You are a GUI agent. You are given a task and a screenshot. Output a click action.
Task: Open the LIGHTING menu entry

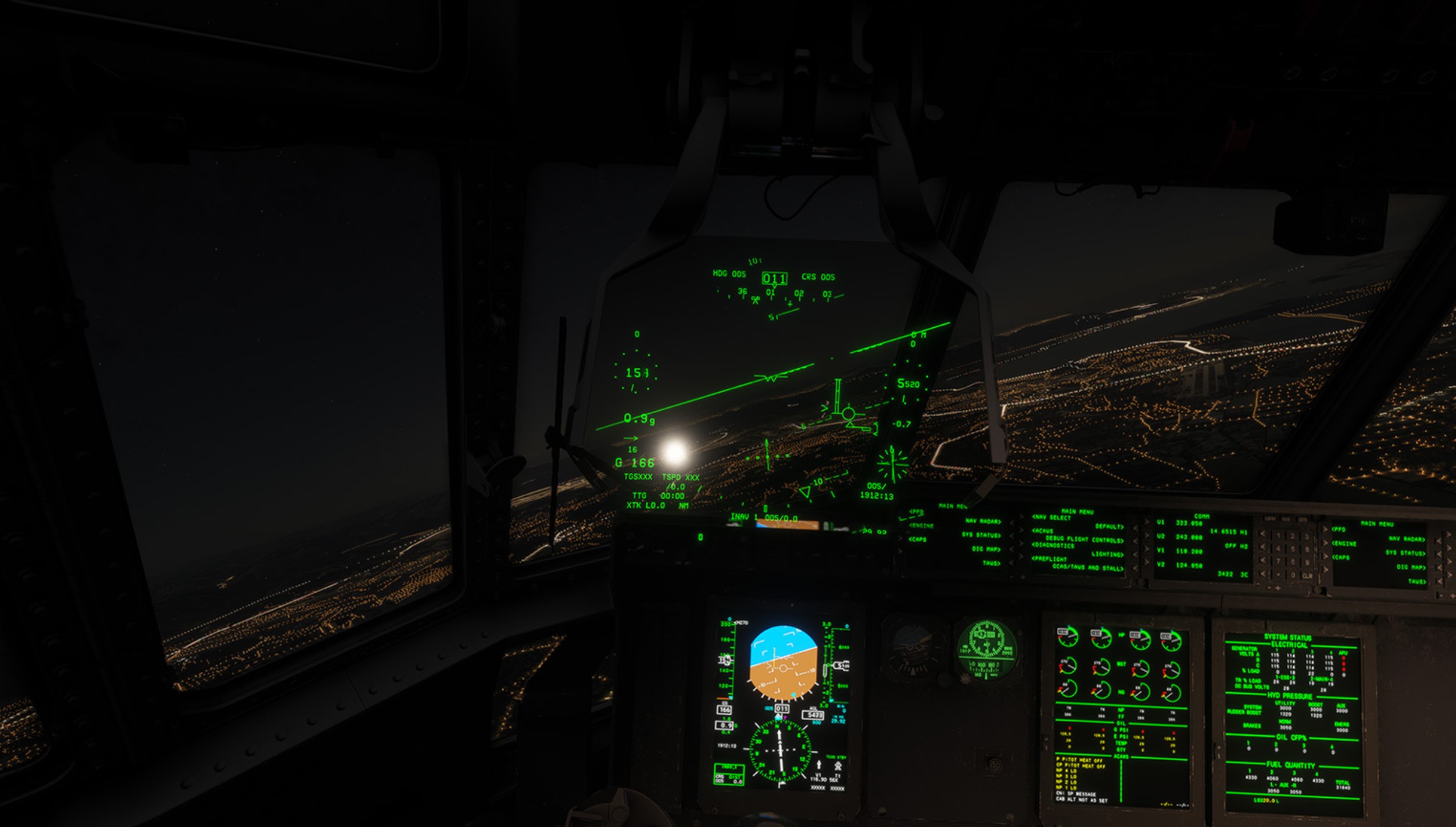click(1107, 554)
